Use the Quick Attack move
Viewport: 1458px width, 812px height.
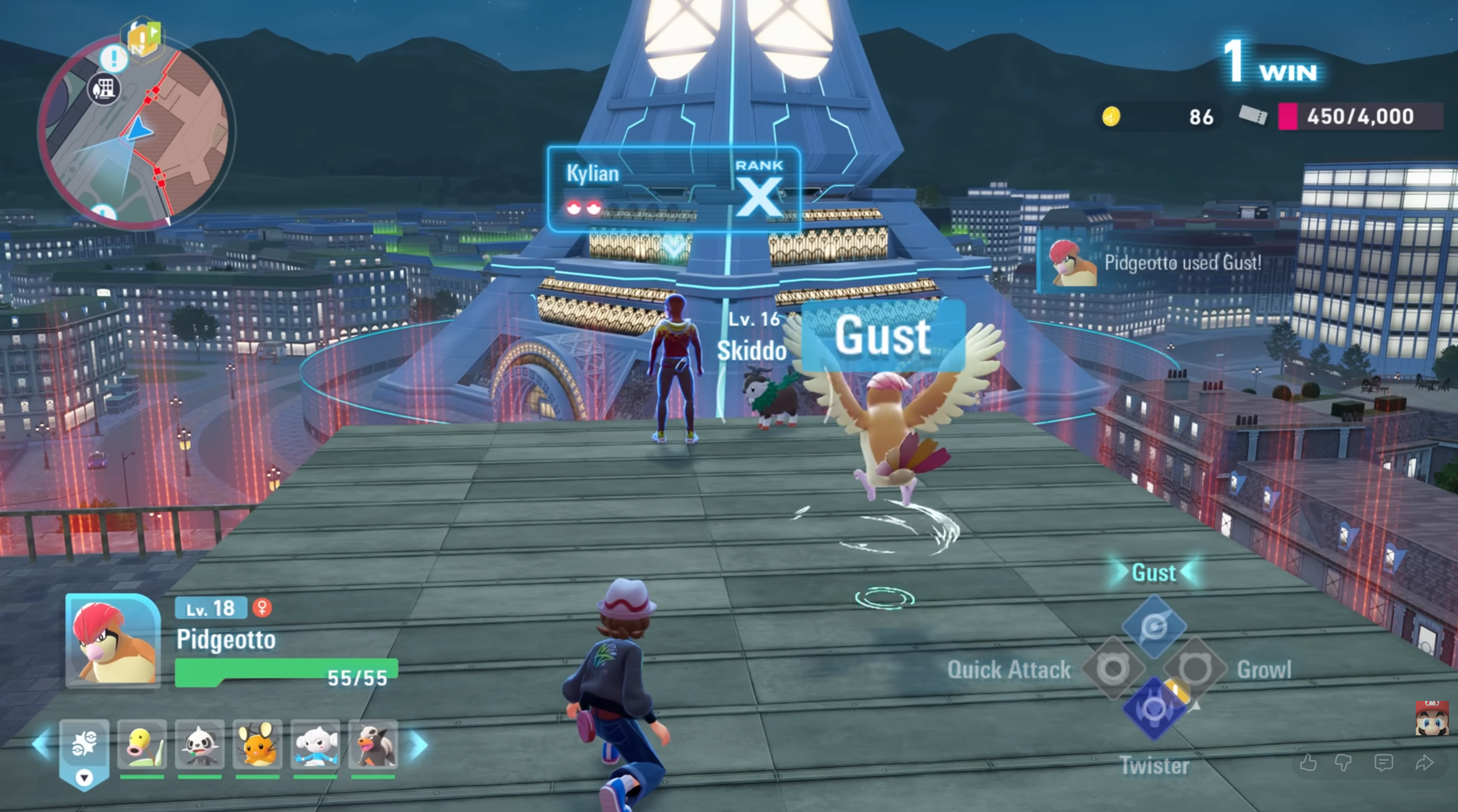[1113, 669]
